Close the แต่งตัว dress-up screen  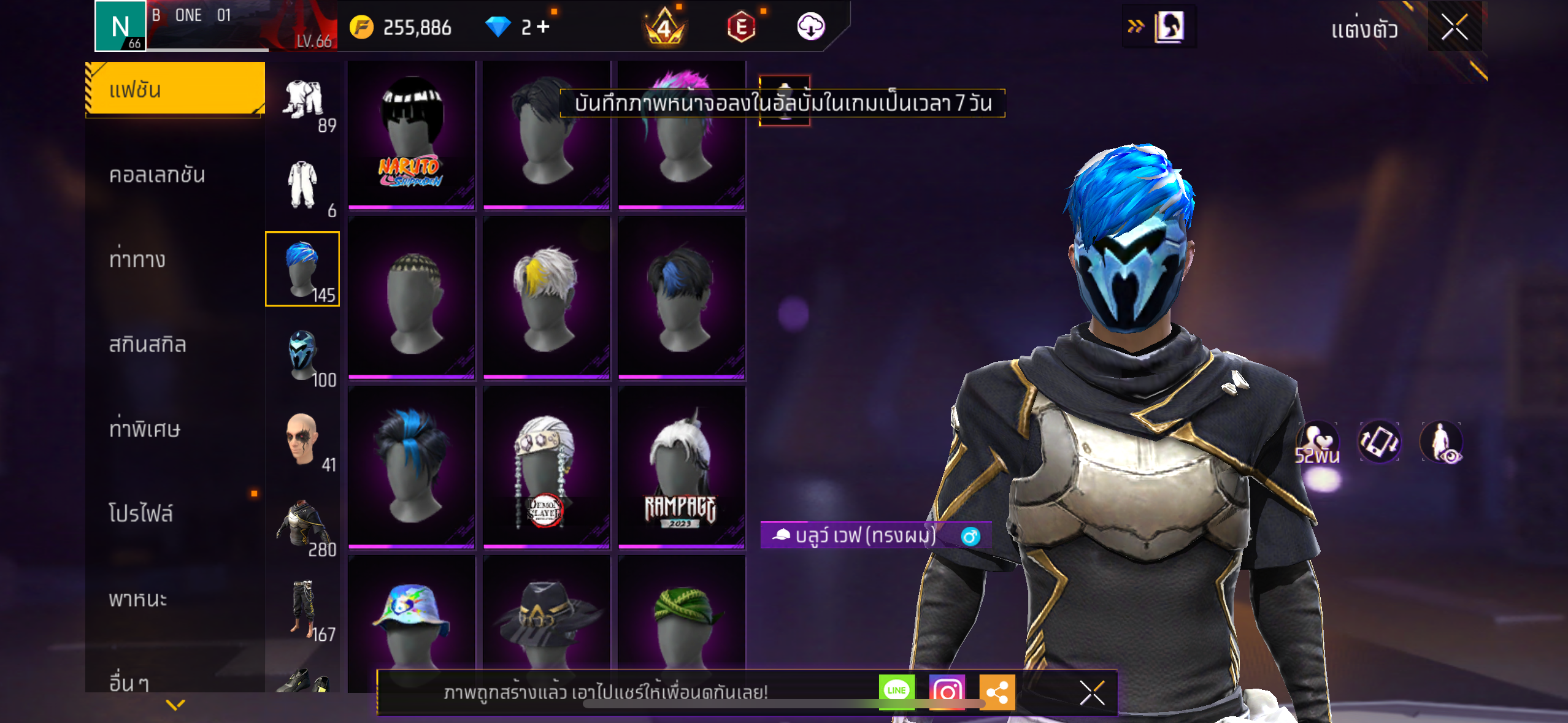1455,27
